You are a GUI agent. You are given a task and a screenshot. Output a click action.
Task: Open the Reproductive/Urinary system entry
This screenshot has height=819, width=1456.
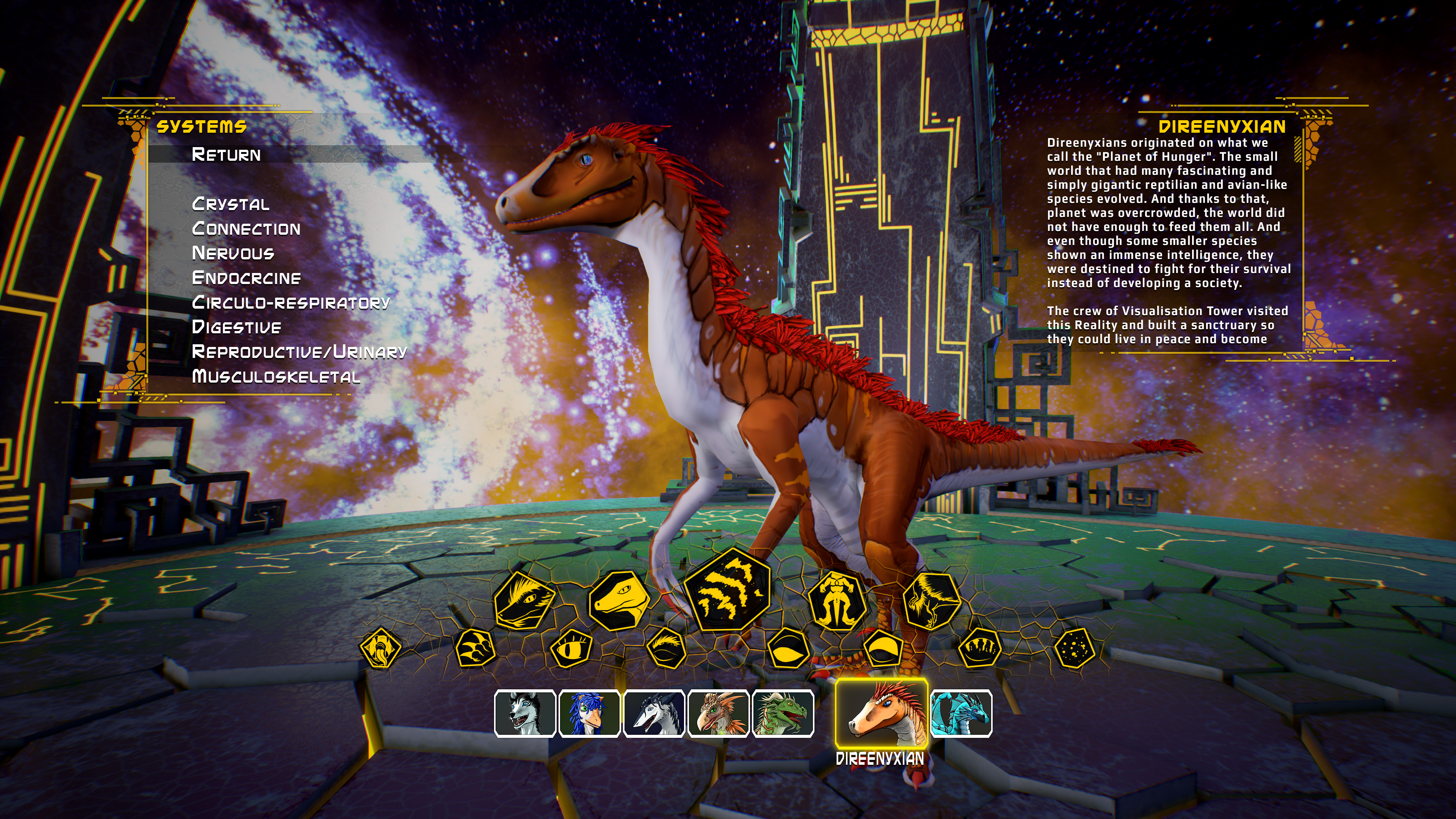[x=299, y=352]
